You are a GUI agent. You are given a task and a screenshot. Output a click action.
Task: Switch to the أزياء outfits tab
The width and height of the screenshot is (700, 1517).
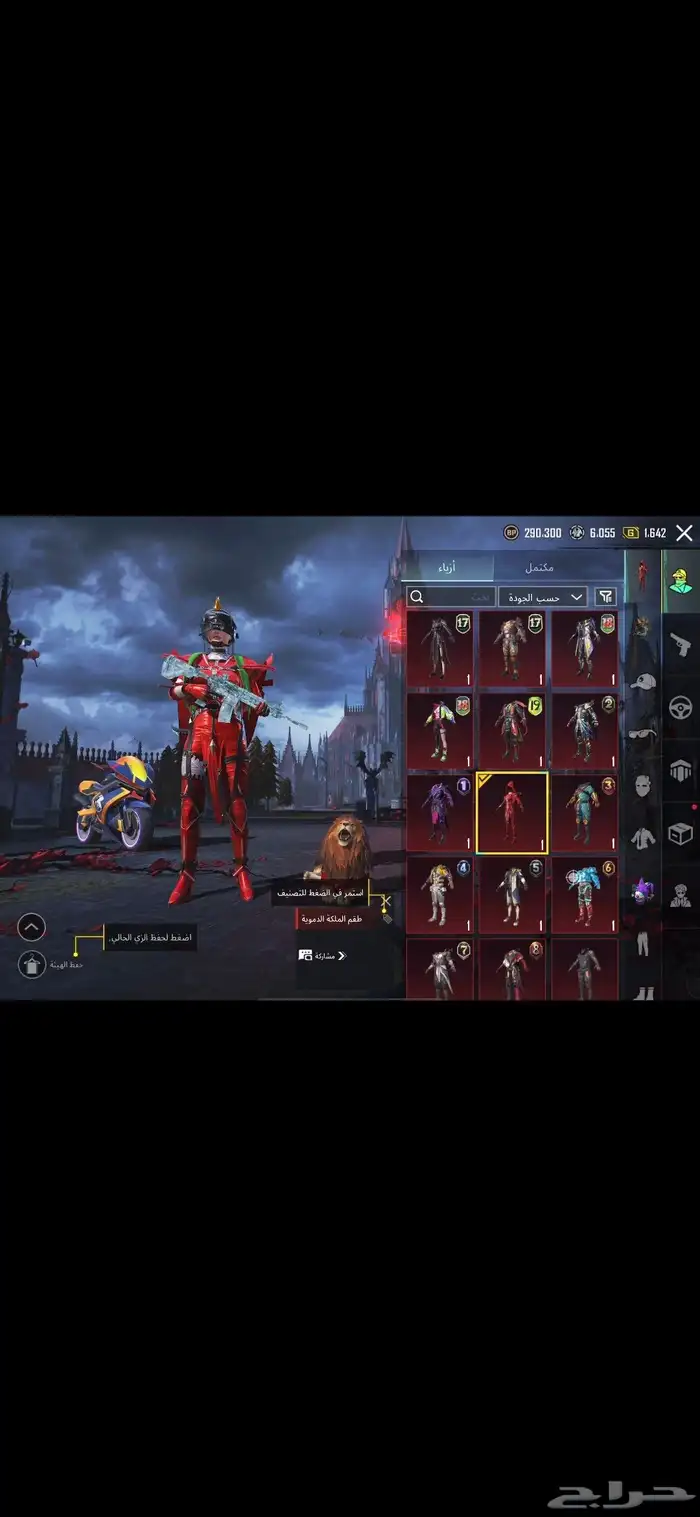pos(449,567)
